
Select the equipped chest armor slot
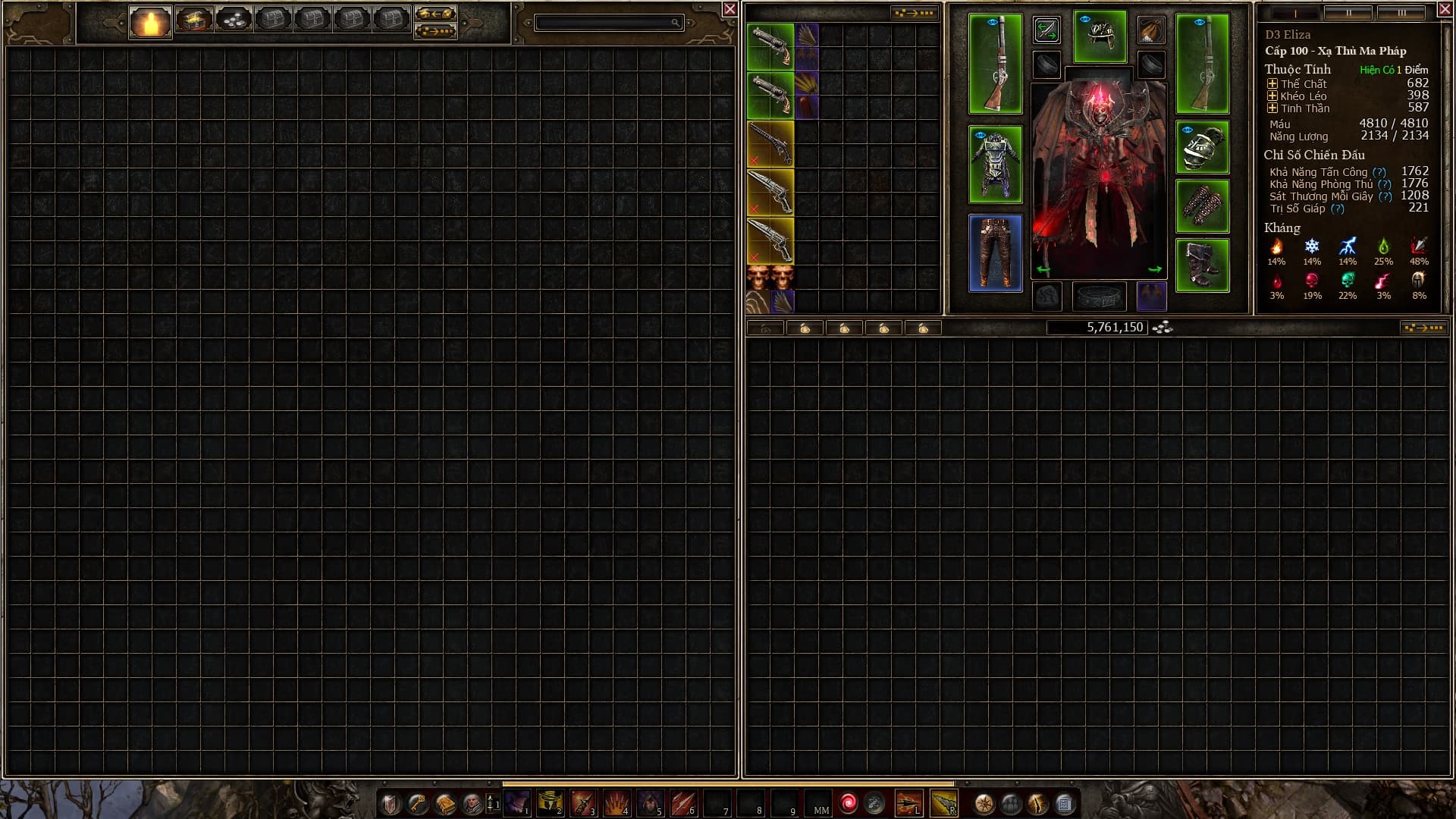click(995, 164)
